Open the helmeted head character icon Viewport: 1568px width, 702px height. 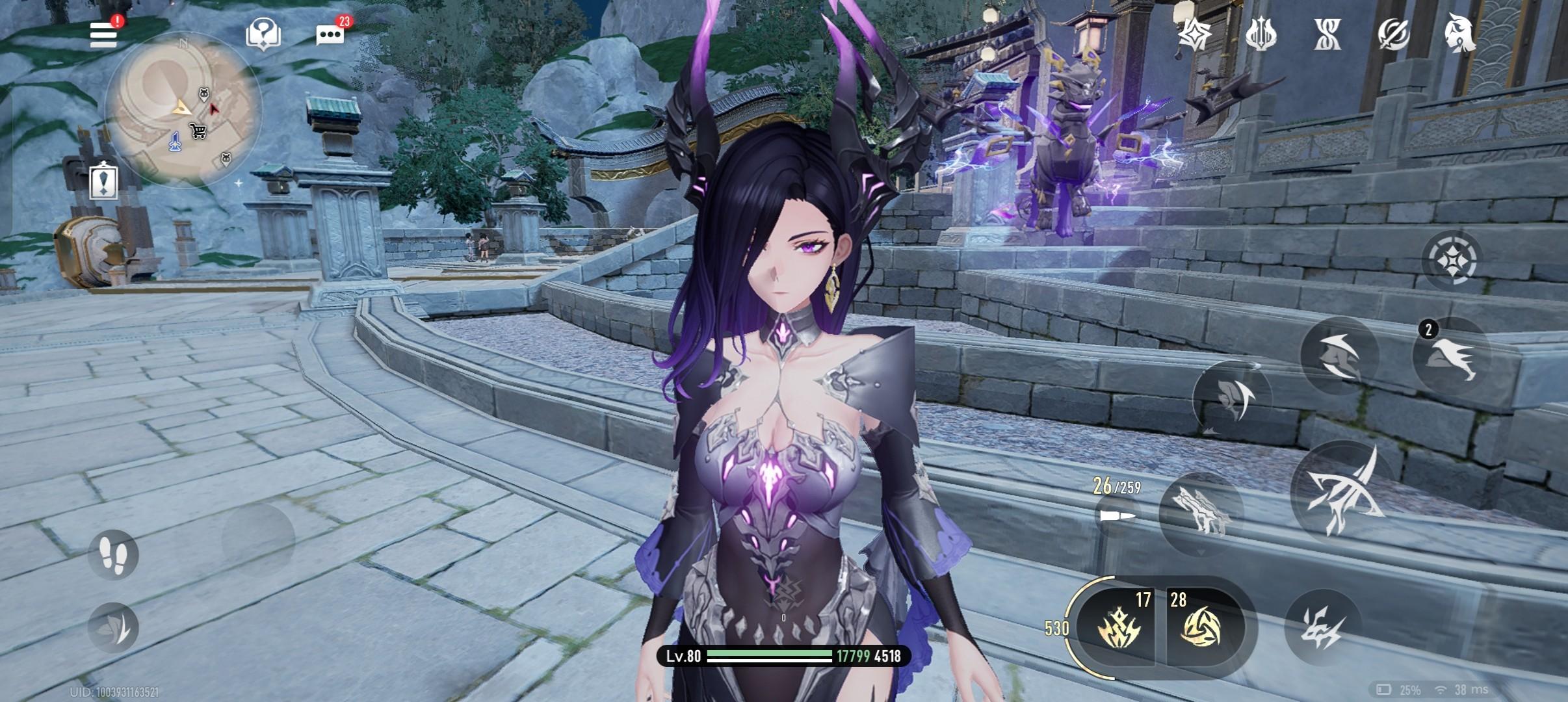pyautogui.click(x=1459, y=34)
